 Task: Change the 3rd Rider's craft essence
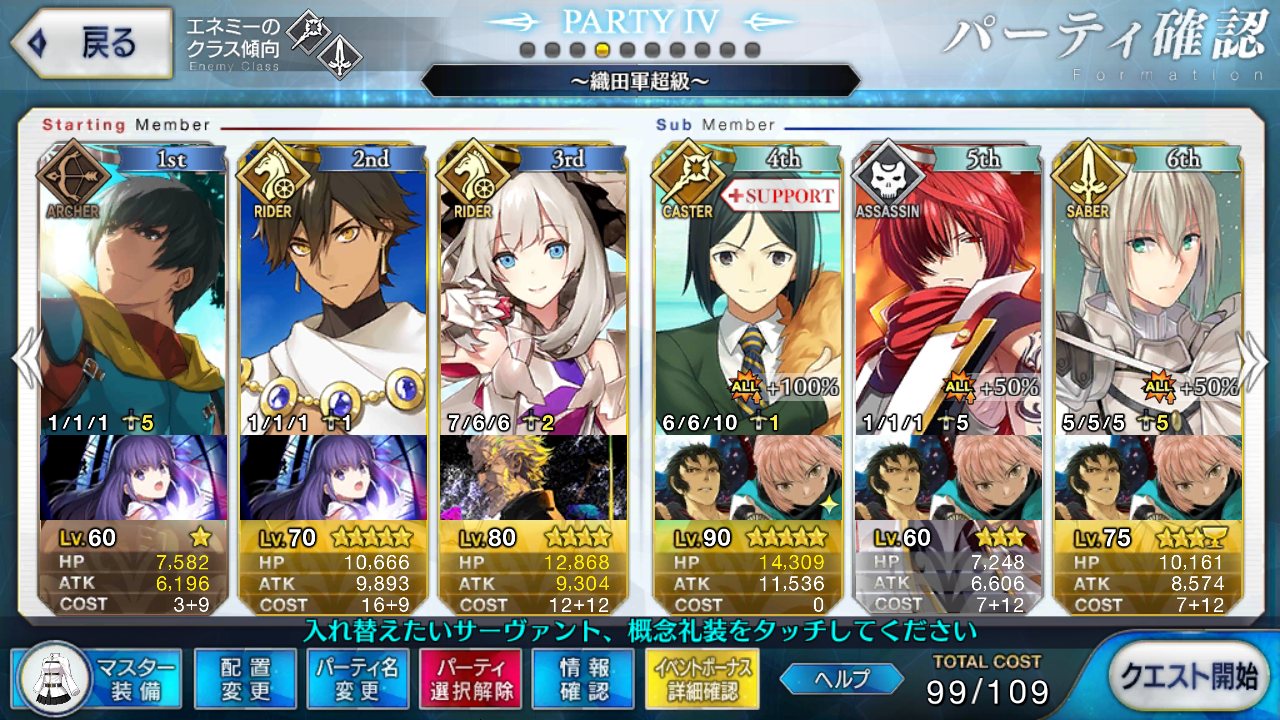[533, 477]
